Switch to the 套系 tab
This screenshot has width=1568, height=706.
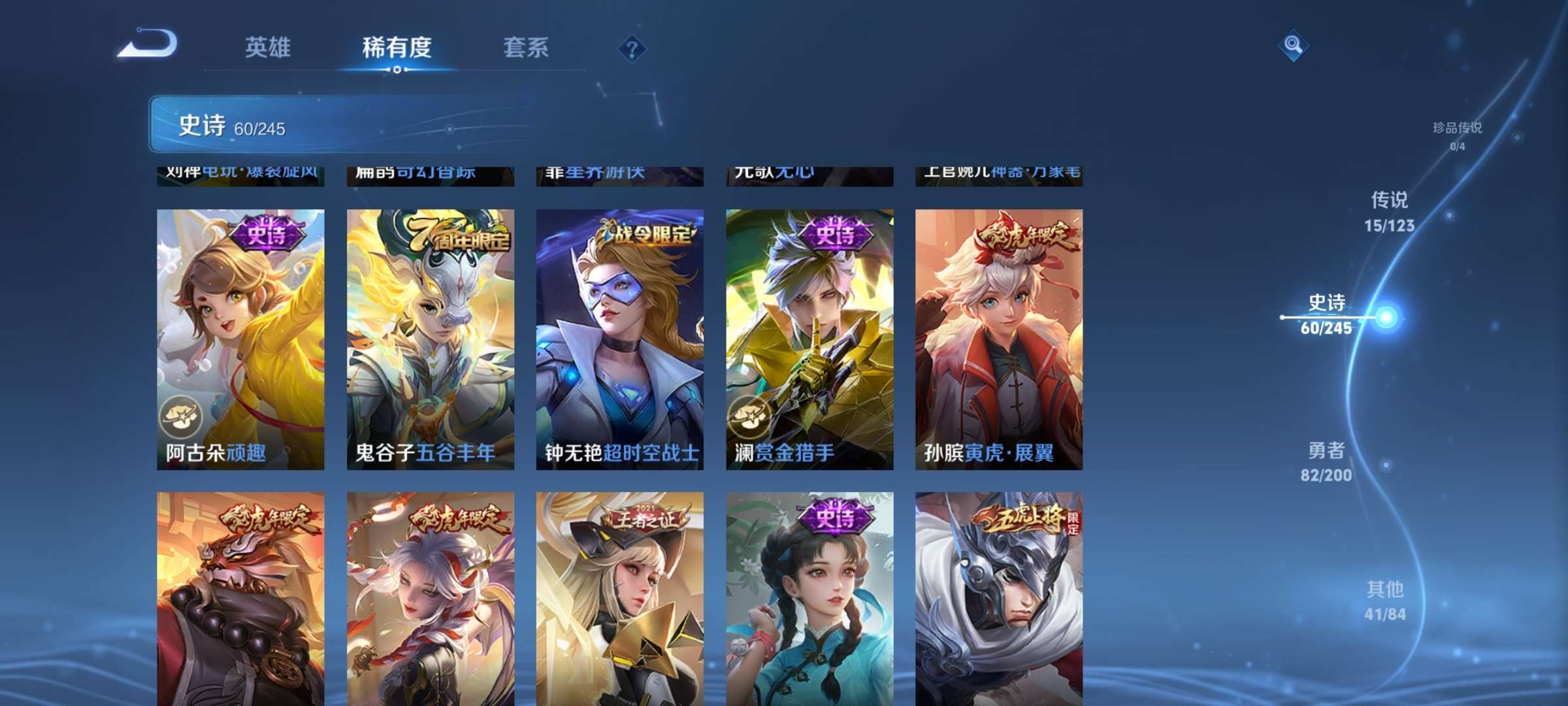527,47
